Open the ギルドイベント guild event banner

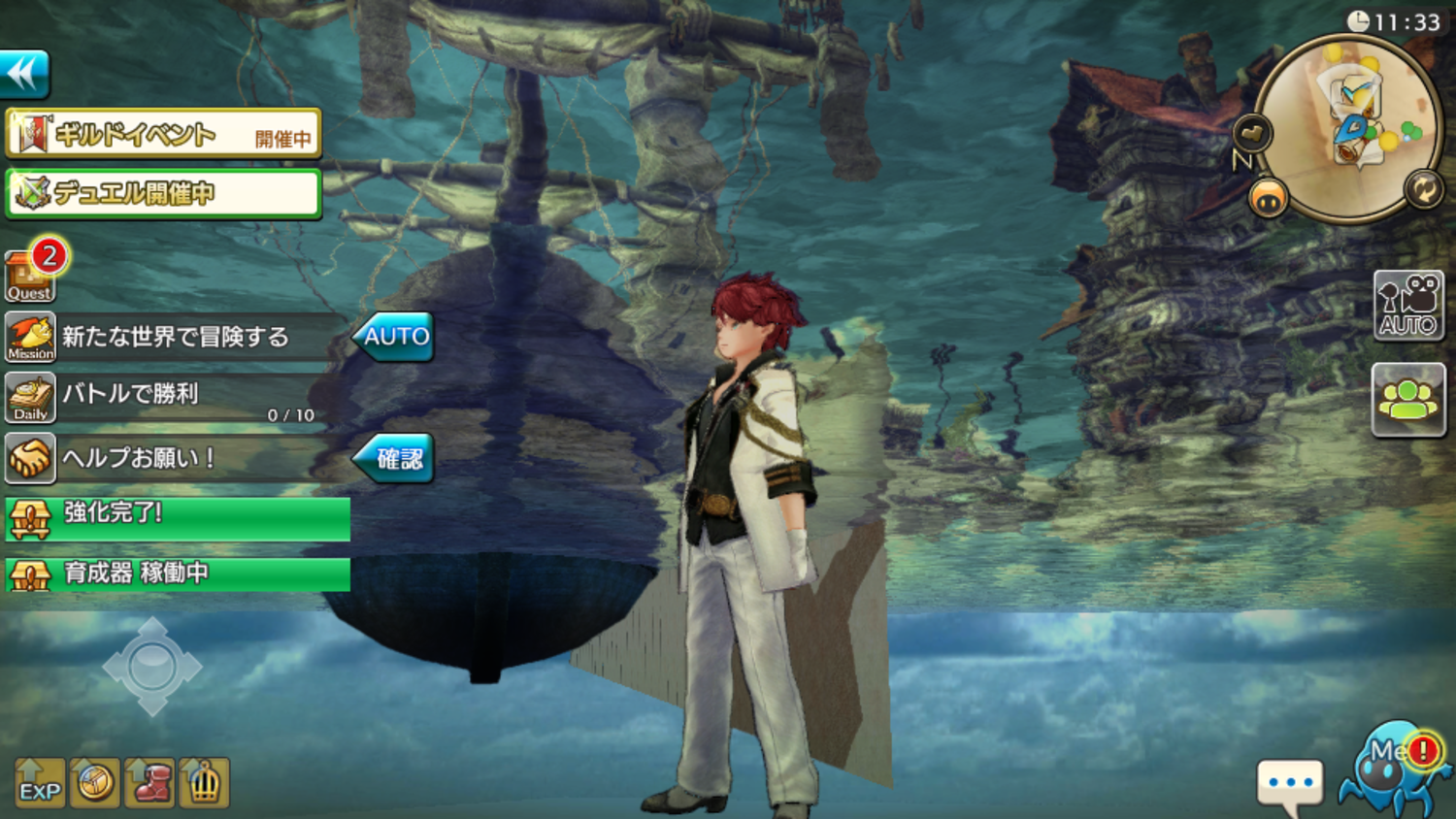[163, 134]
